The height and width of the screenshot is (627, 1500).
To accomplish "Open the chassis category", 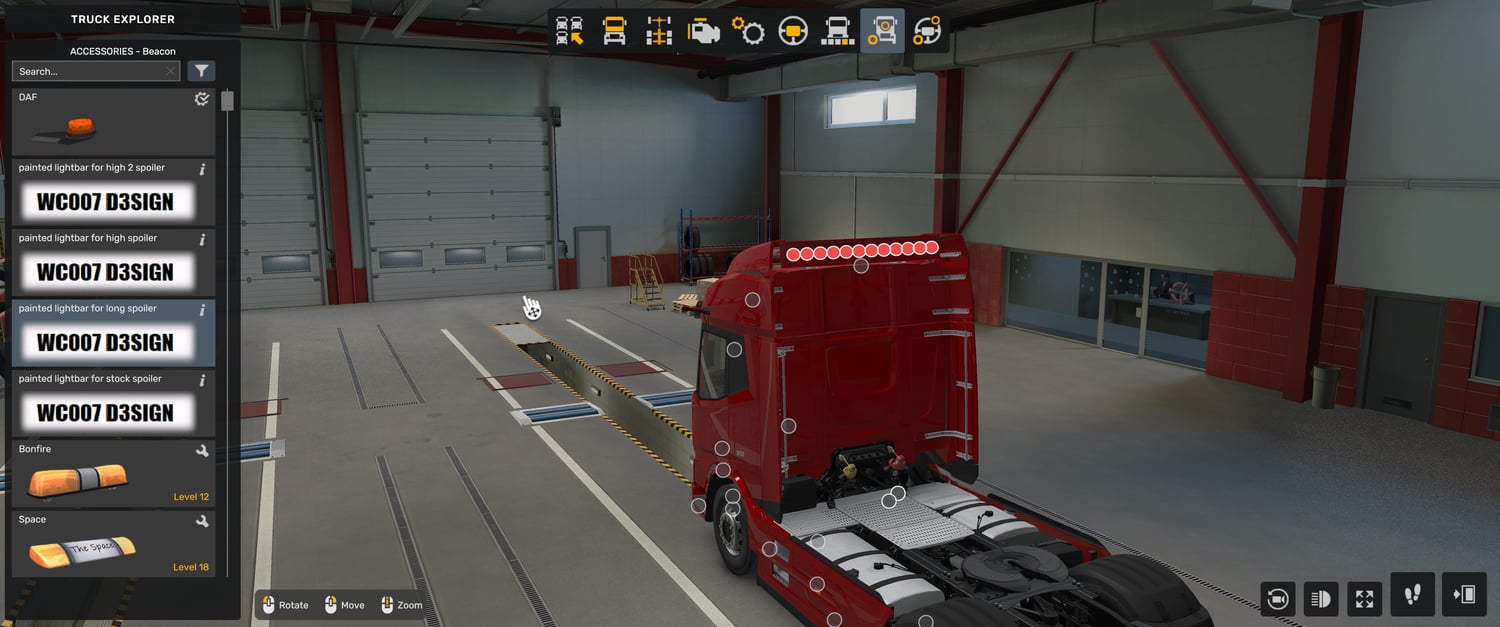I will [x=659, y=31].
